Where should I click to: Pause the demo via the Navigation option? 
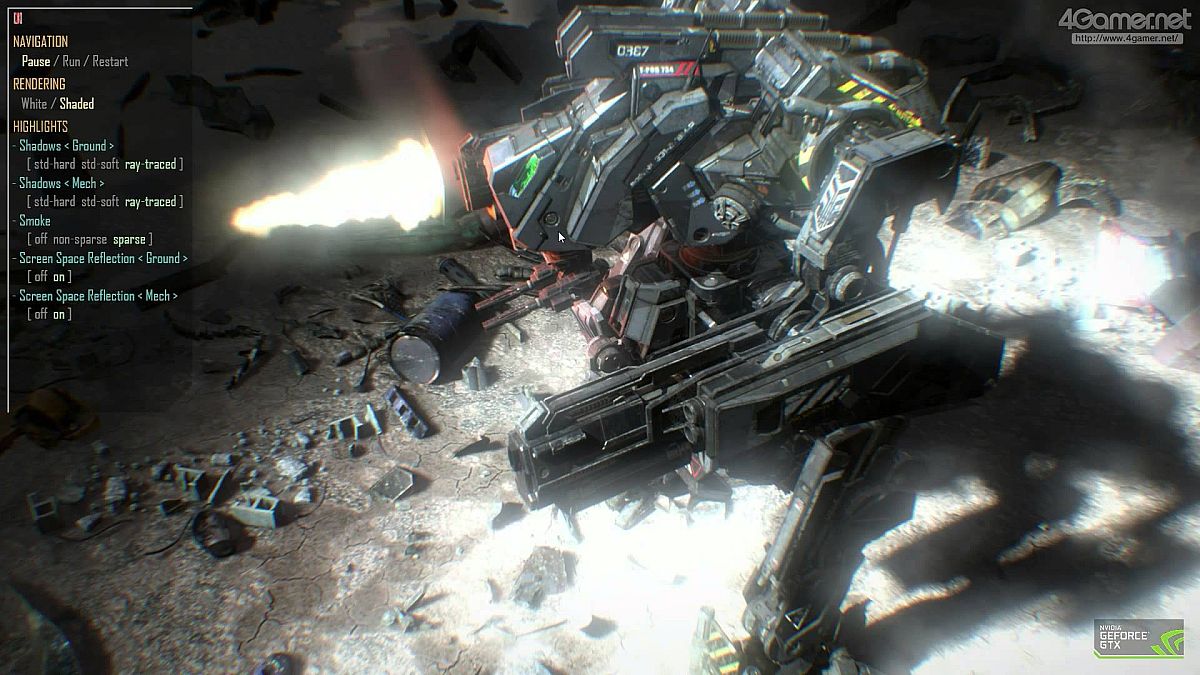click(x=36, y=61)
